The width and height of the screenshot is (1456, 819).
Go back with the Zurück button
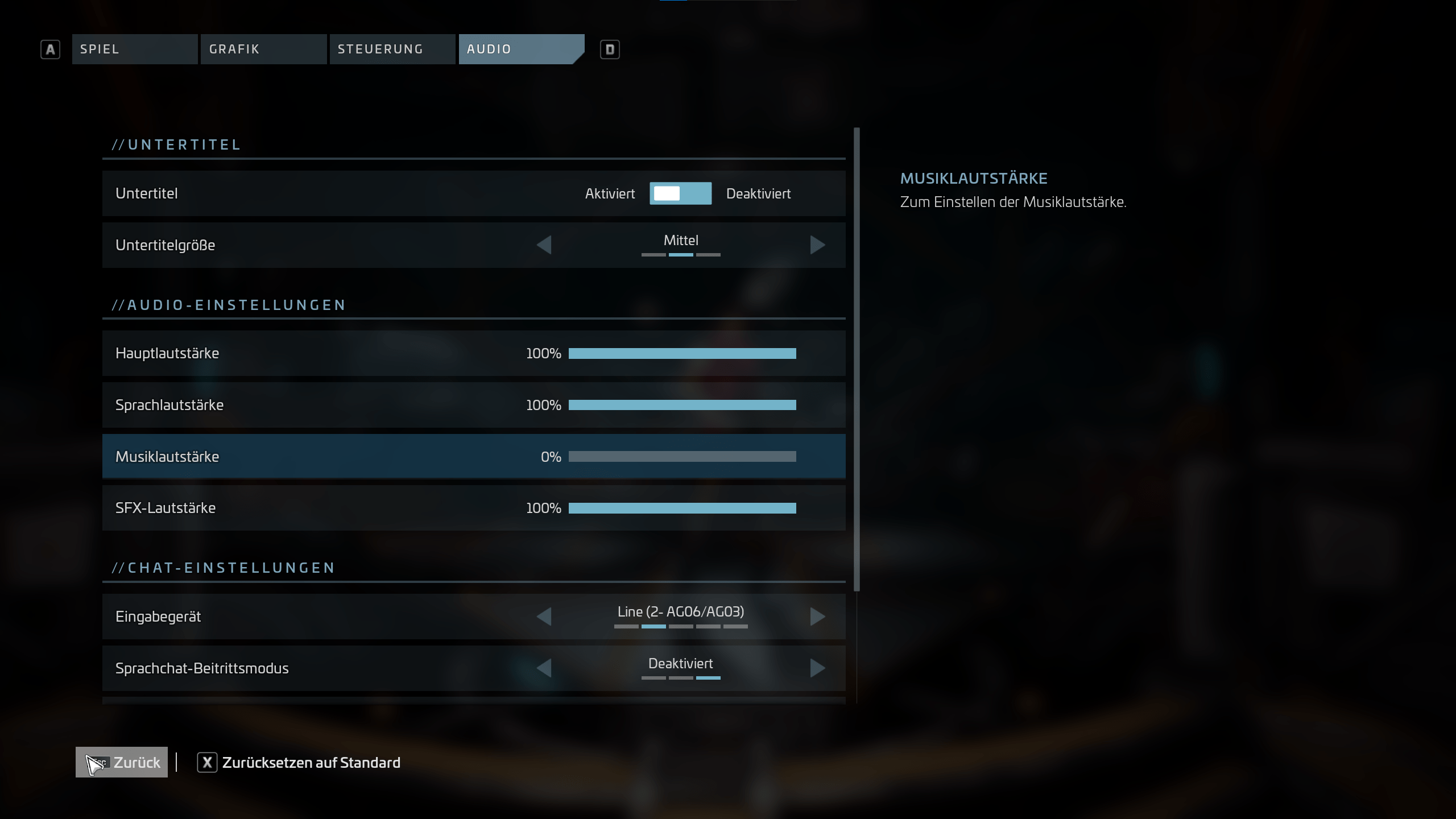point(122,762)
